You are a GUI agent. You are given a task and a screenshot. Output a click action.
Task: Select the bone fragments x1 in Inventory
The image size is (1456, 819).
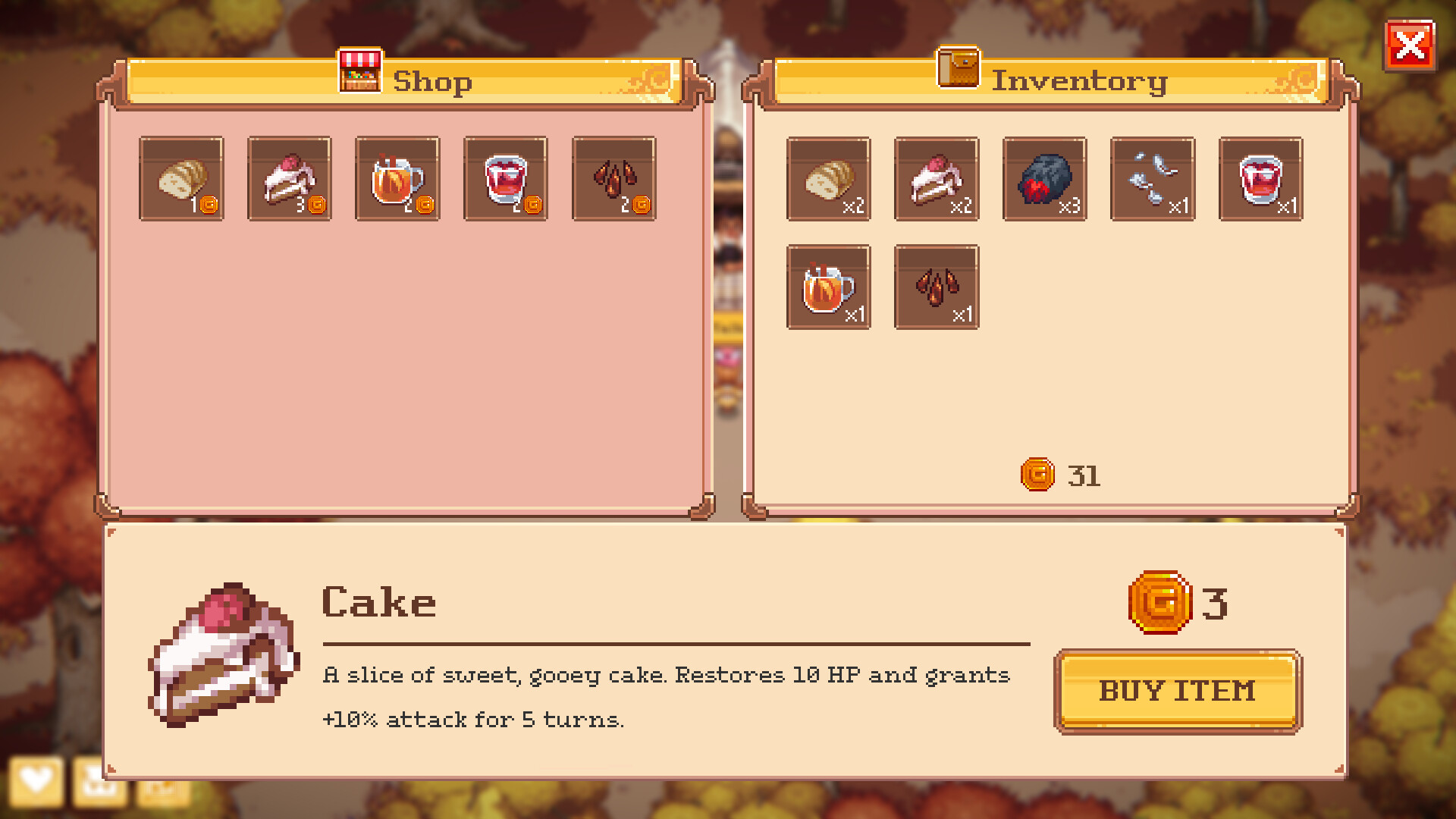point(1153,178)
